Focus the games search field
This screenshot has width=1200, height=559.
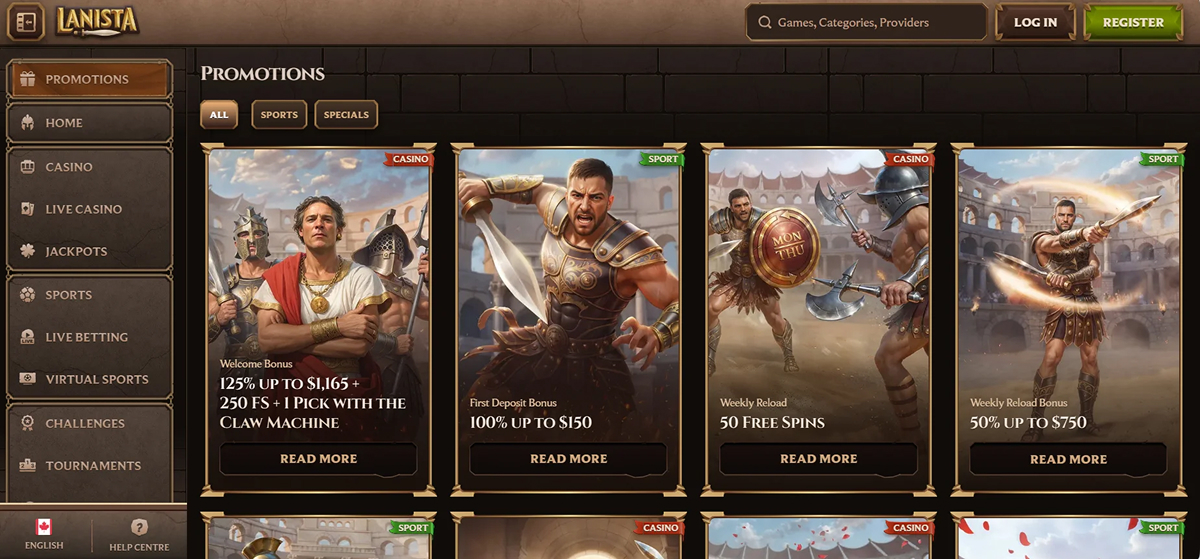(866, 22)
